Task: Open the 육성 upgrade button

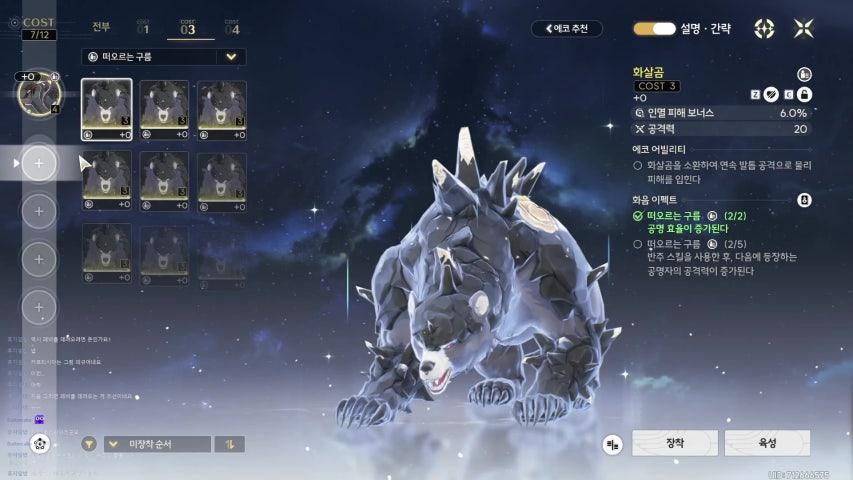Action: (x=767, y=443)
